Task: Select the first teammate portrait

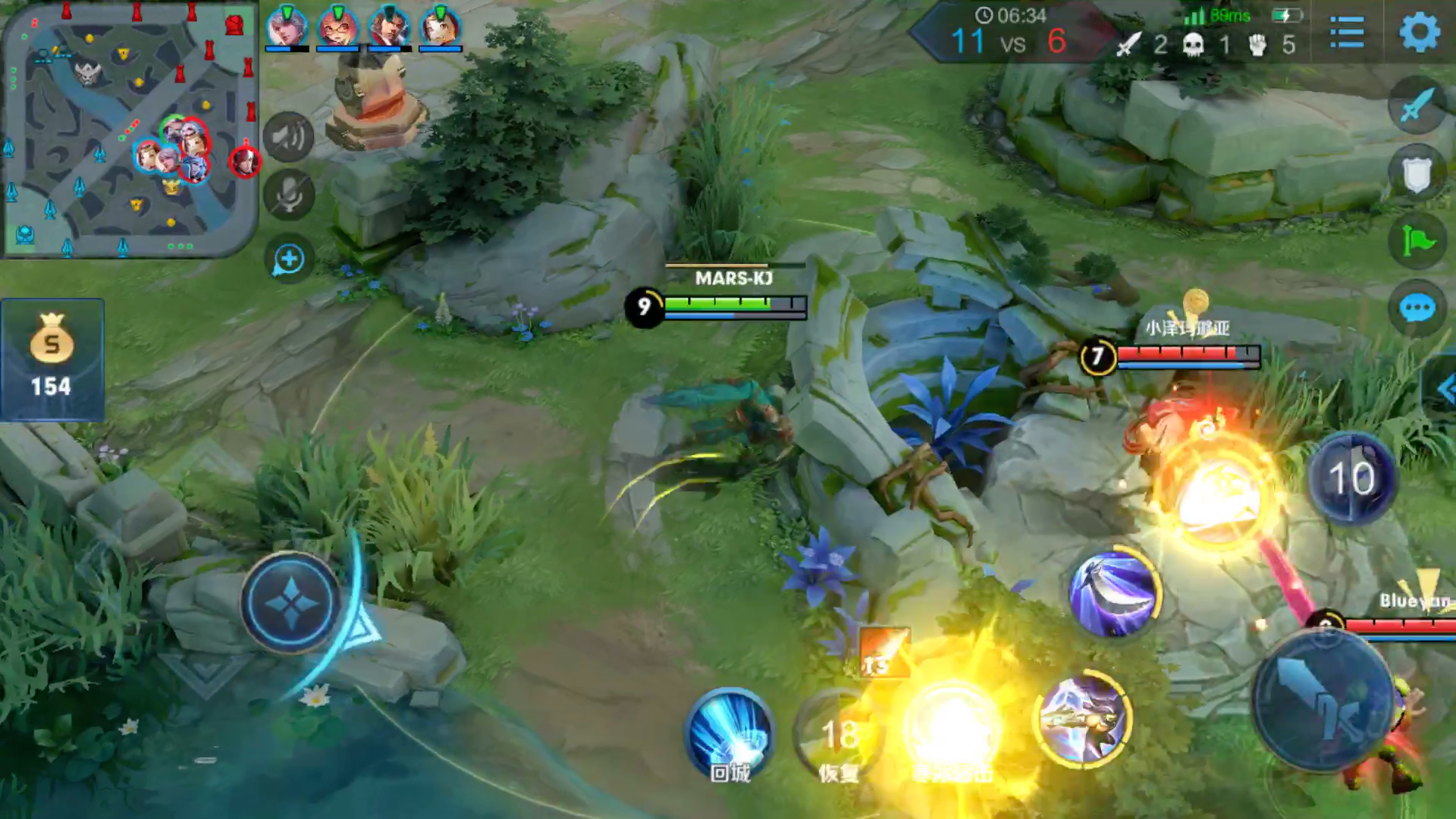Action: 287,27
